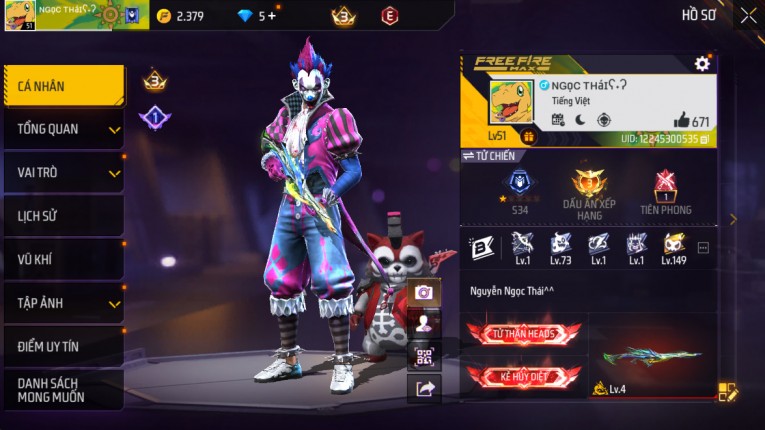The image size is (765, 430).
Task: Close the profile screen with X
Action: [x=748, y=15]
